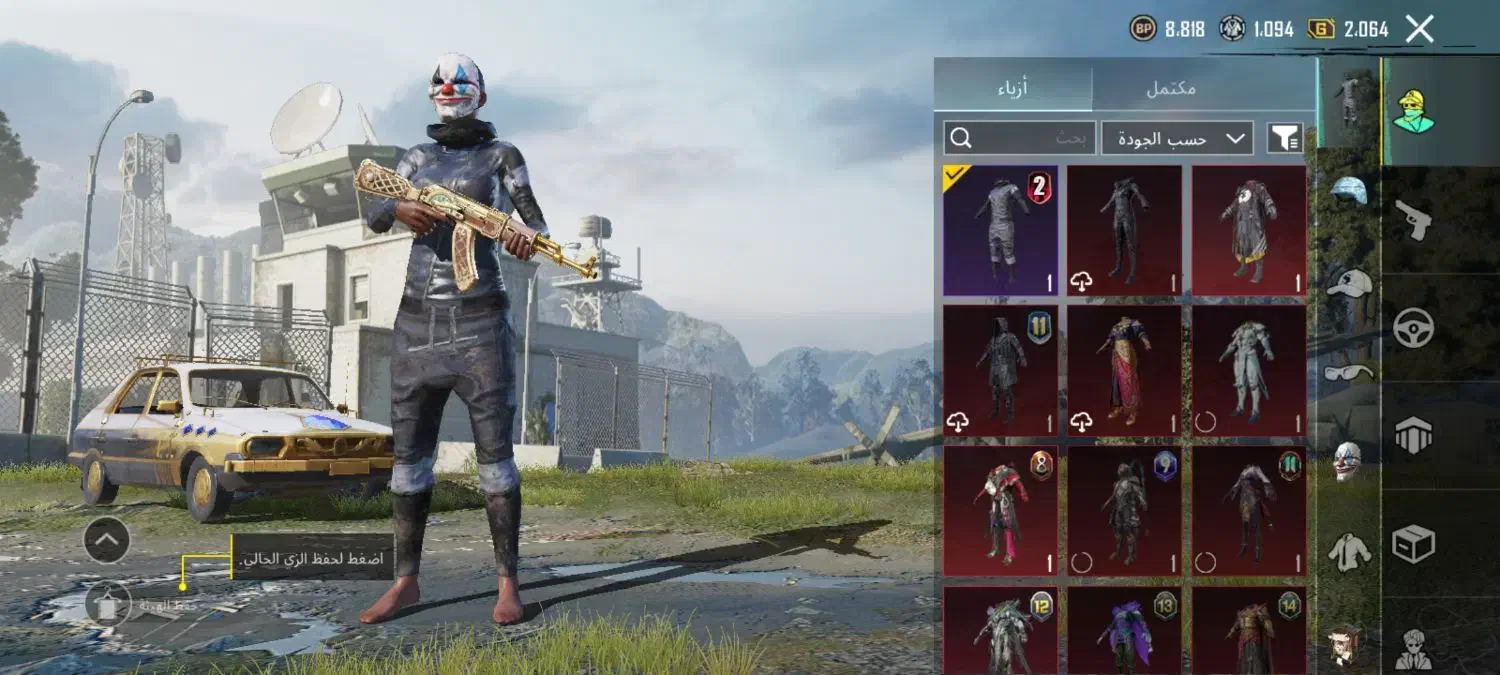The width and height of the screenshot is (1500, 675).
Task: Open the helmet category
Action: tap(1348, 192)
